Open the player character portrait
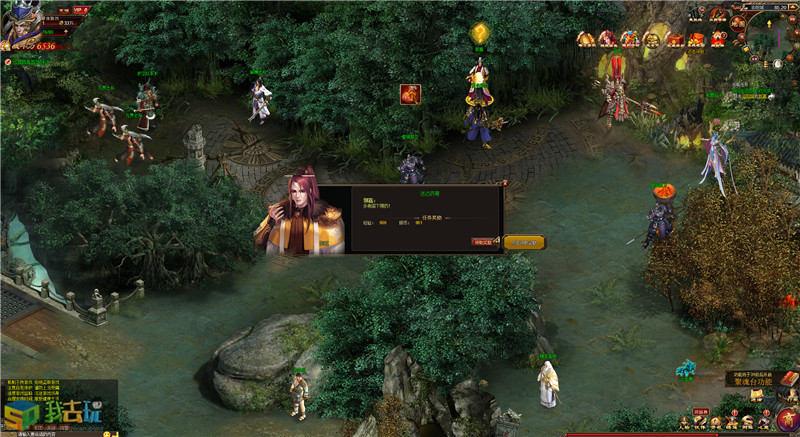 [x=20, y=24]
